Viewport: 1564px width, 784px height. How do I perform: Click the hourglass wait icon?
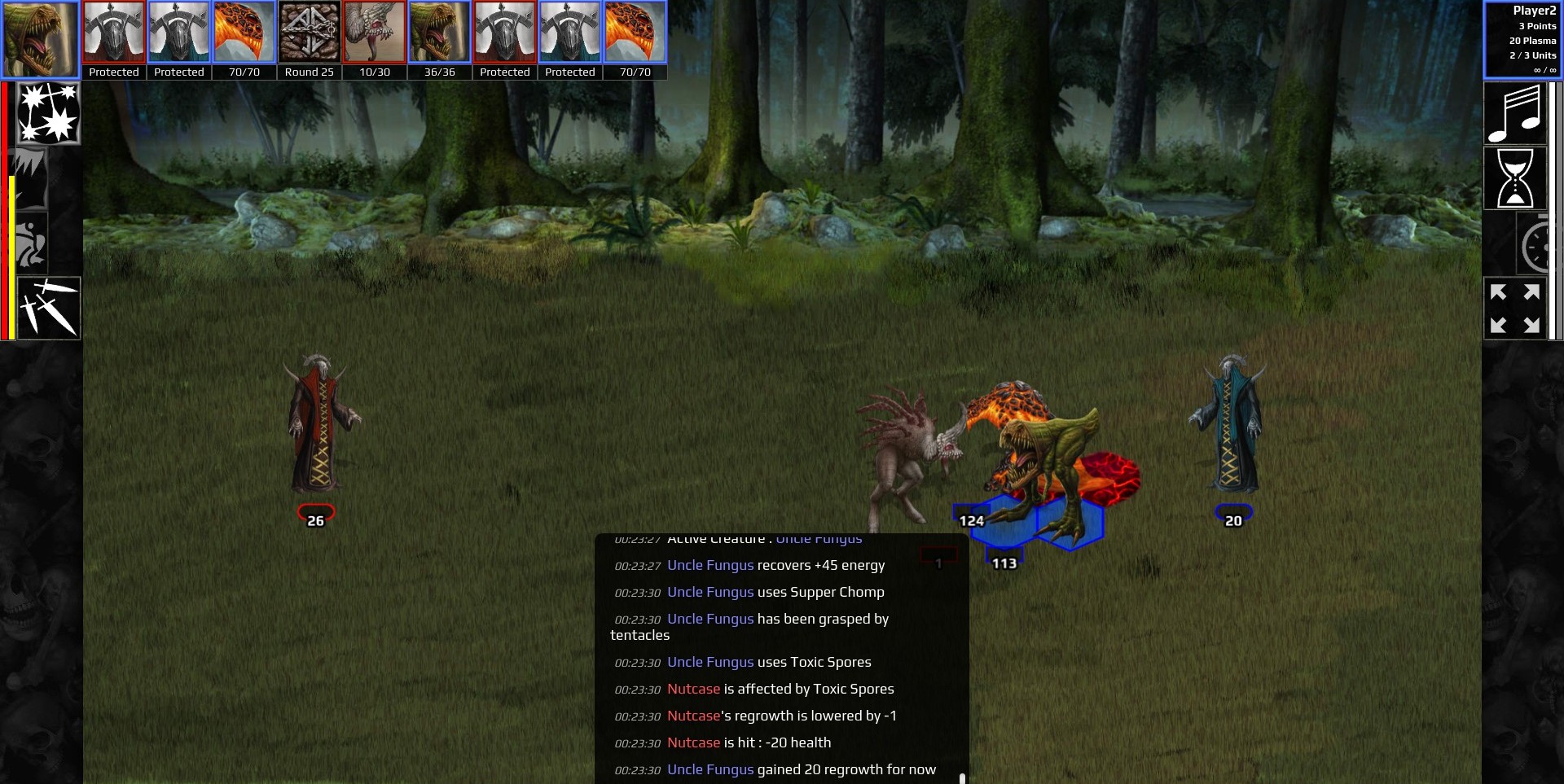click(x=1516, y=177)
